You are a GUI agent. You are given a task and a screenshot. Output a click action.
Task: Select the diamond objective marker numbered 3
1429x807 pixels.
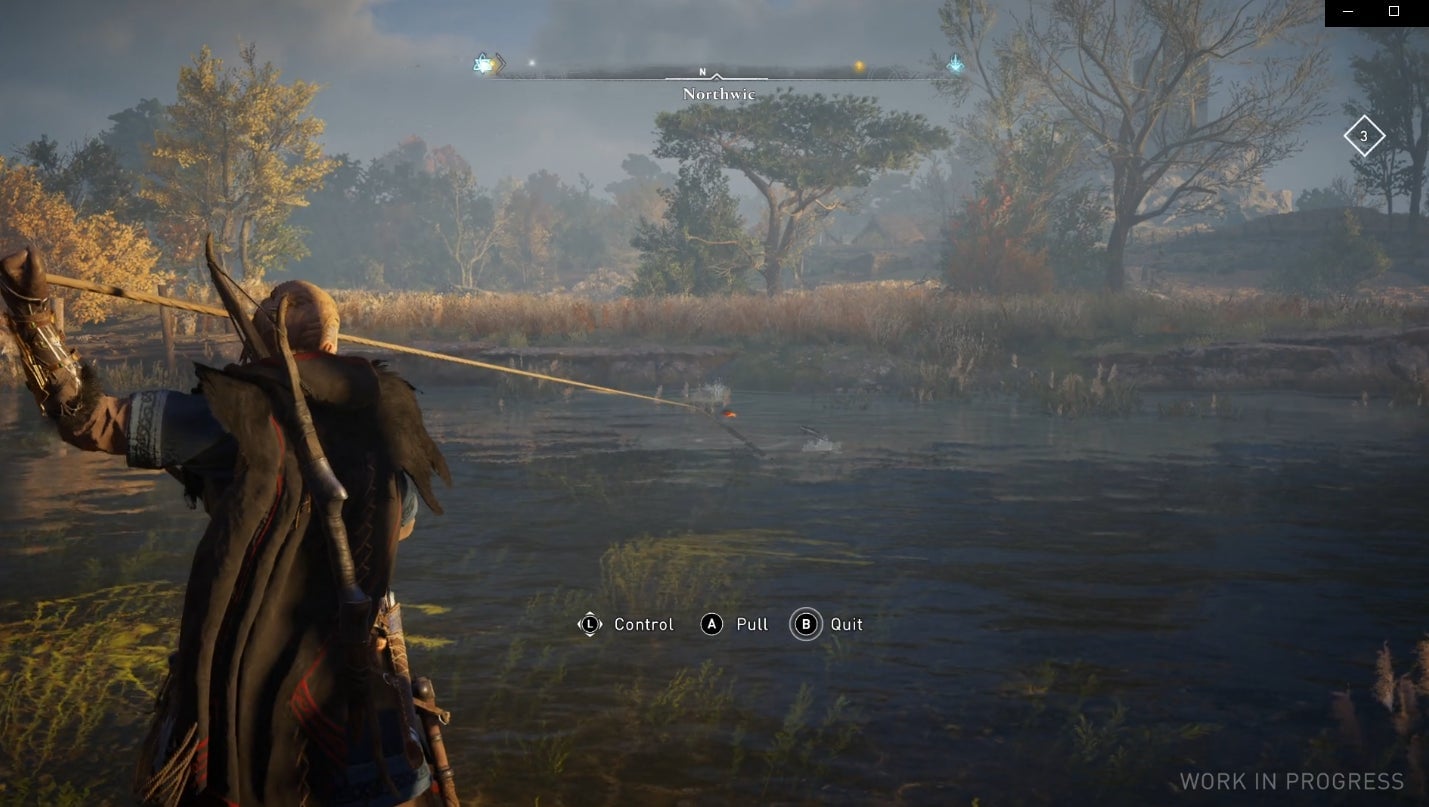tap(1365, 134)
